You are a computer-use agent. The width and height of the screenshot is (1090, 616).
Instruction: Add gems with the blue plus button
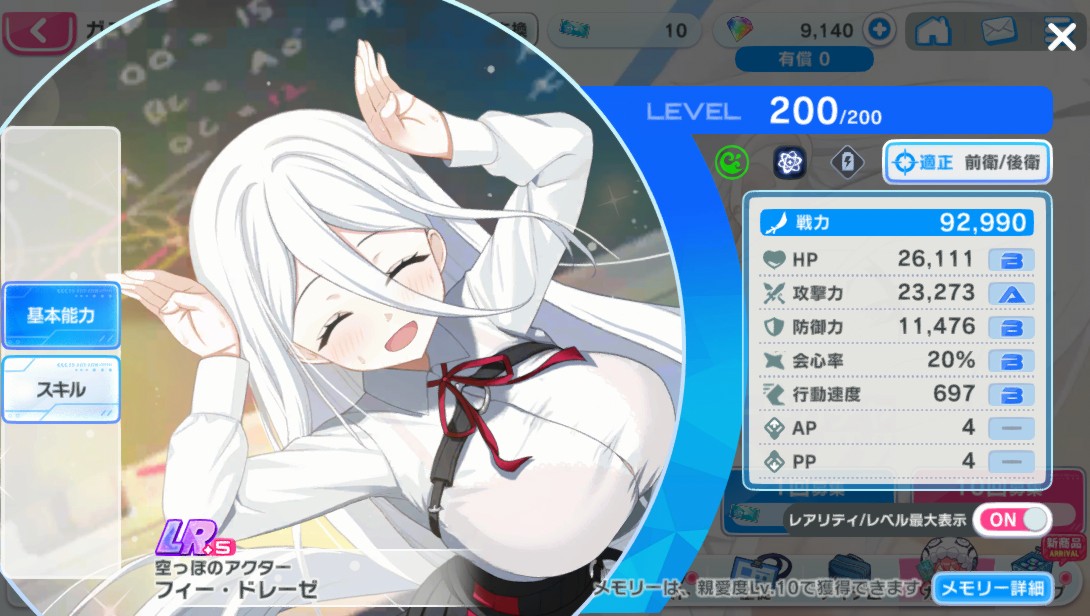(879, 30)
